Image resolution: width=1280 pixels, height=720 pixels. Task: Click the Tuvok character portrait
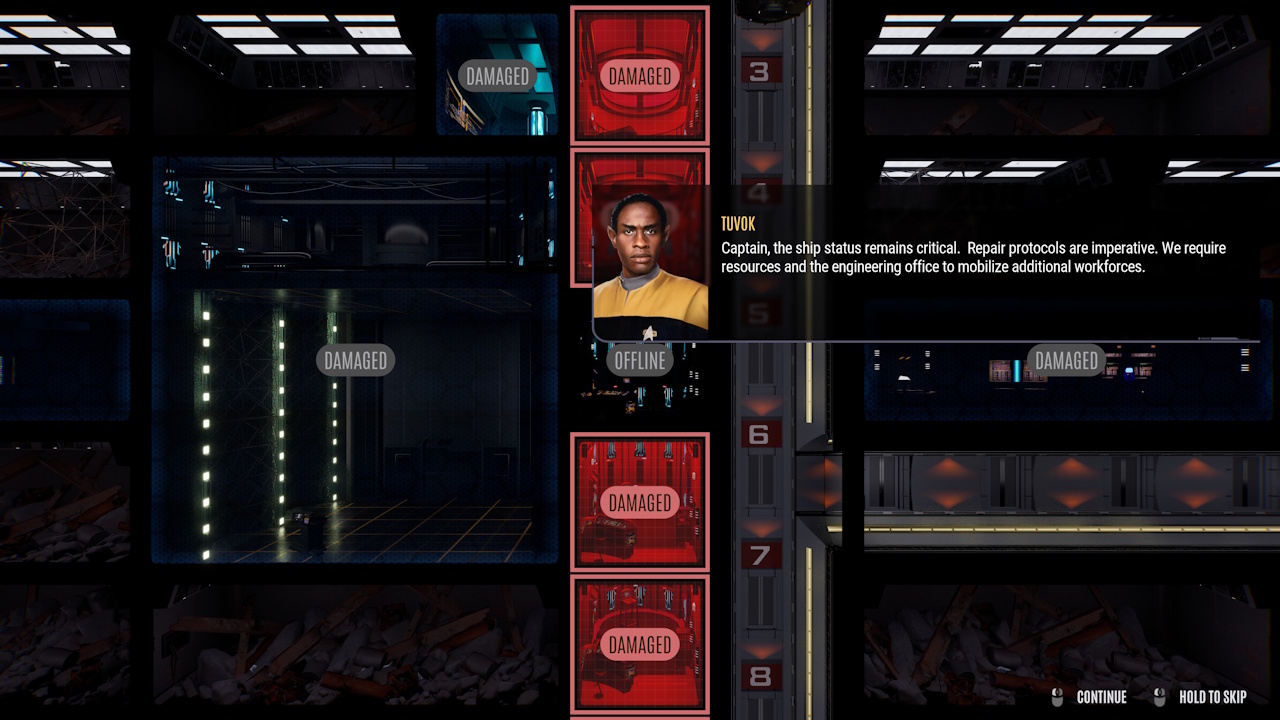(650, 260)
